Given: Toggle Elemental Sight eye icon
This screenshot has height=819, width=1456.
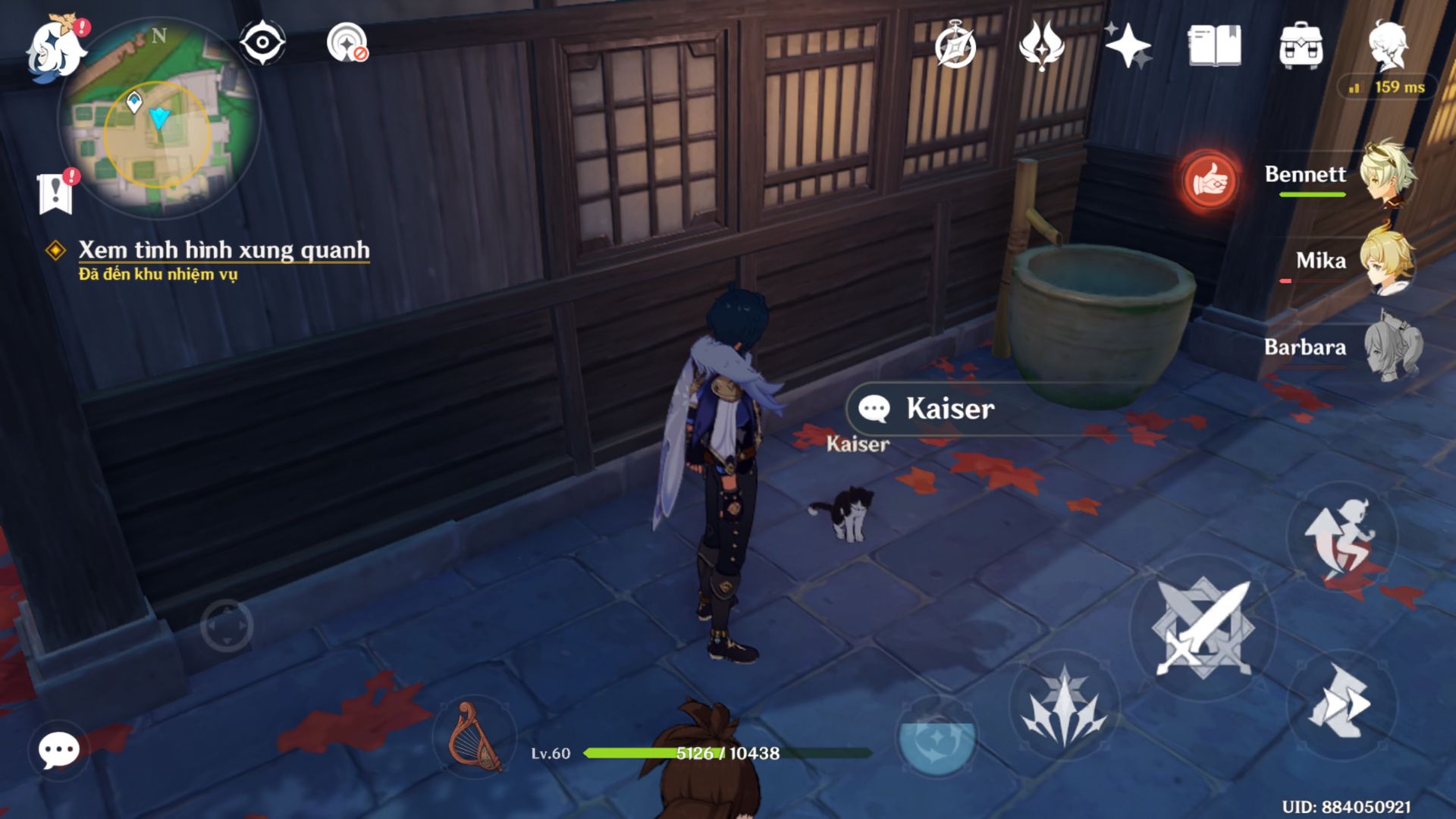Looking at the screenshot, I should (x=262, y=42).
